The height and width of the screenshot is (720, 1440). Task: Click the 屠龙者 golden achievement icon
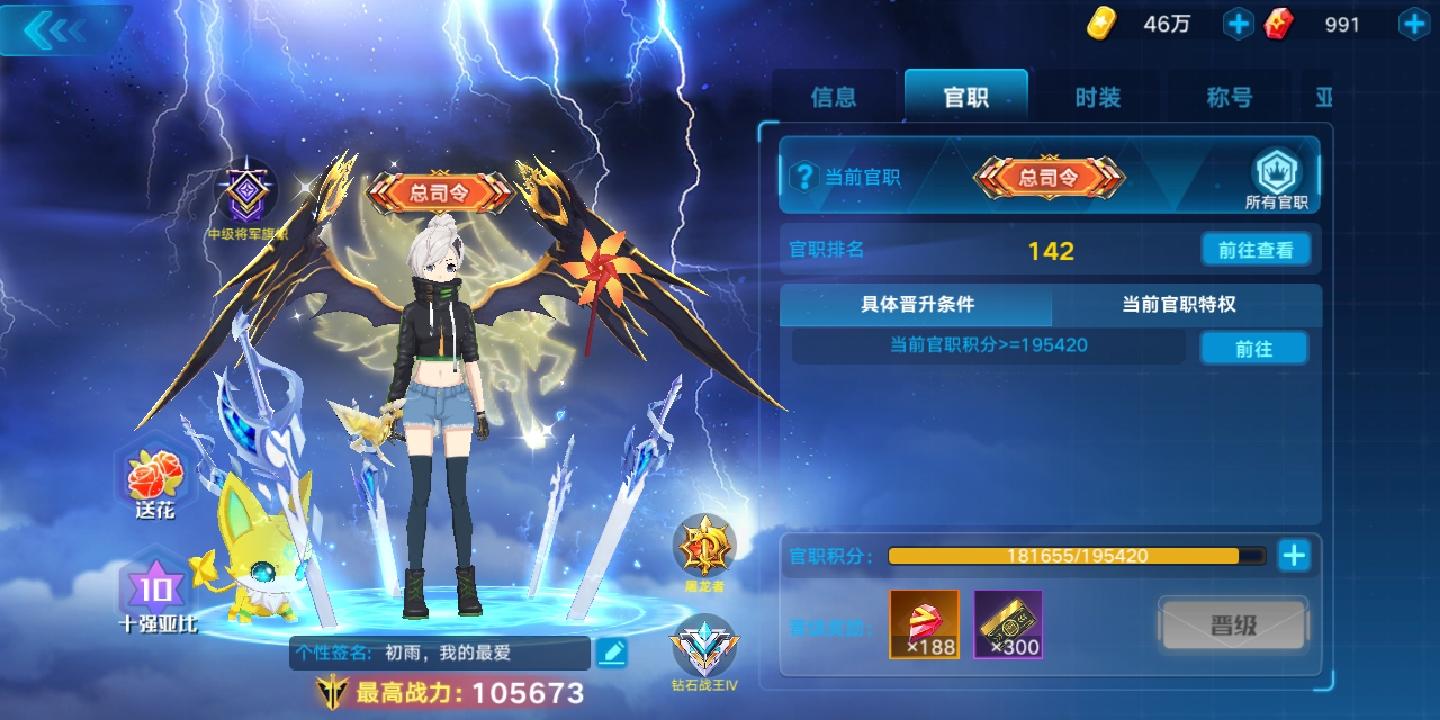point(704,545)
